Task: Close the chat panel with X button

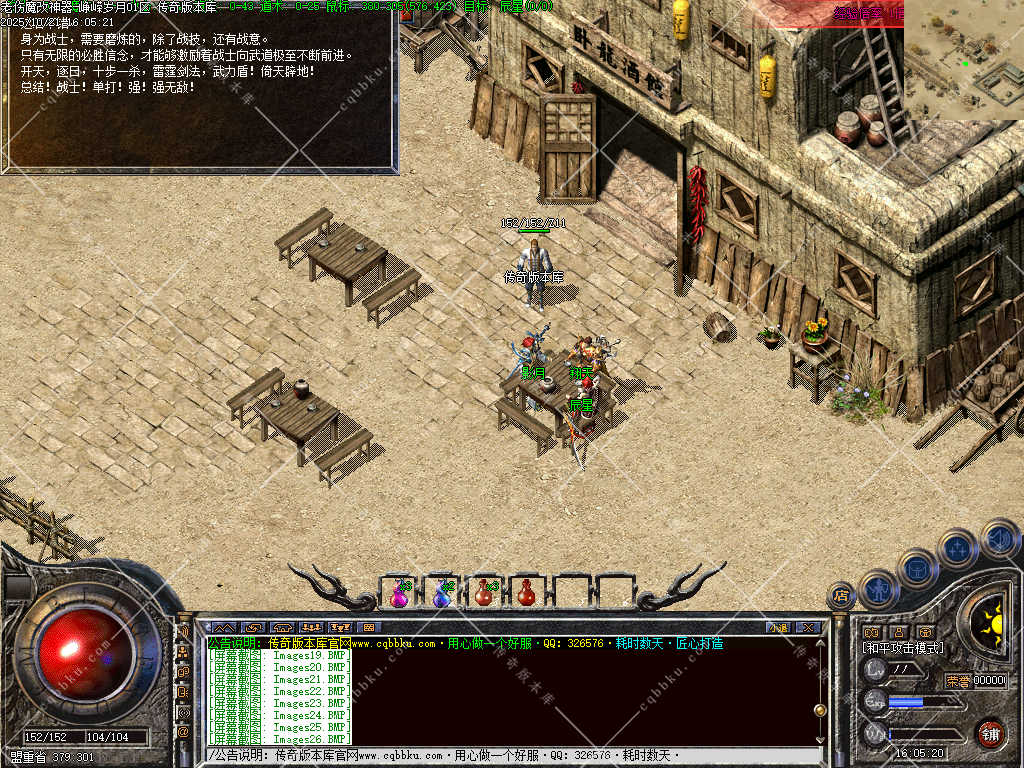Action: tap(808, 627)
